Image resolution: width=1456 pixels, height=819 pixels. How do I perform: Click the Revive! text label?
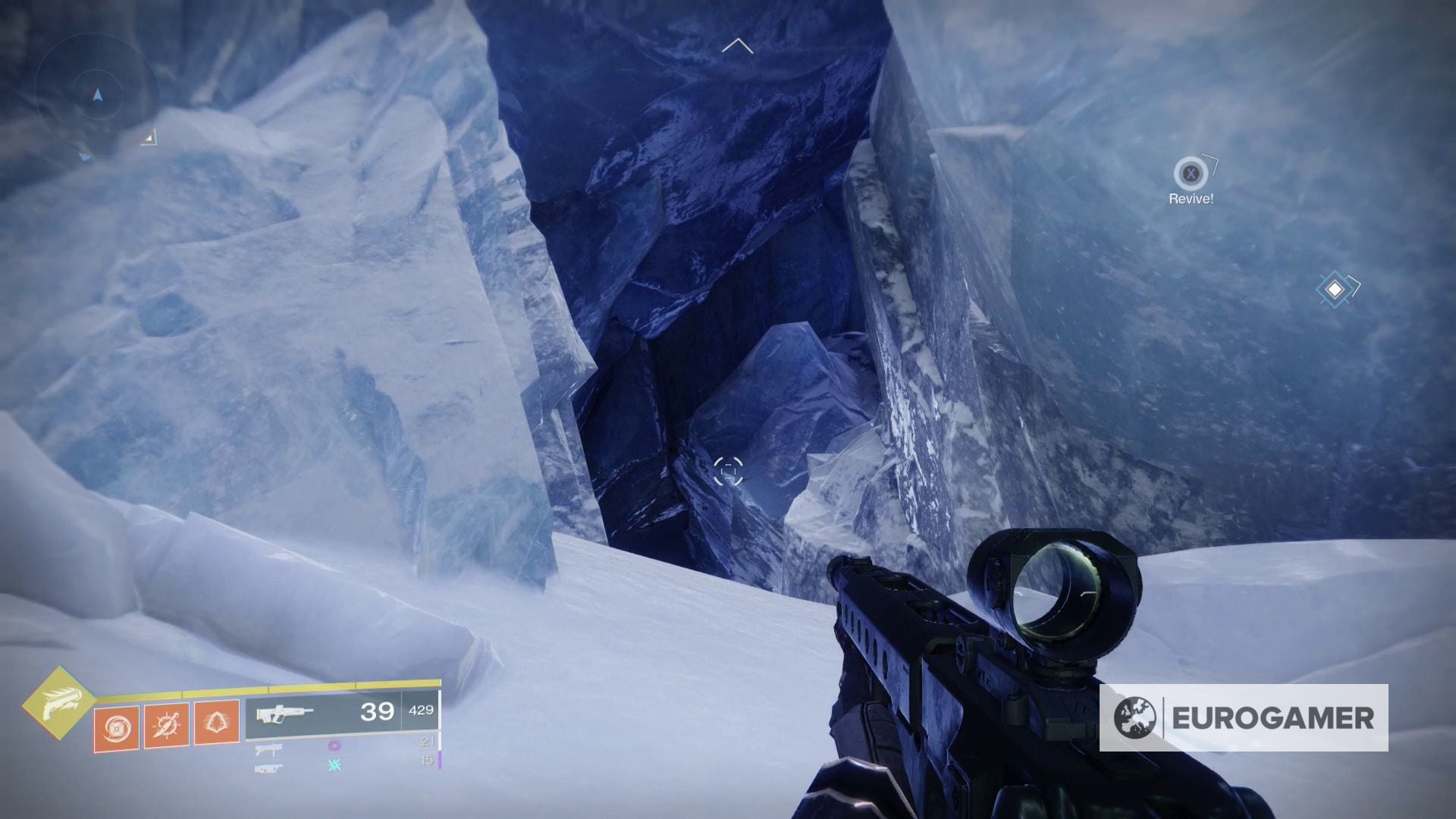(1191, 200)
